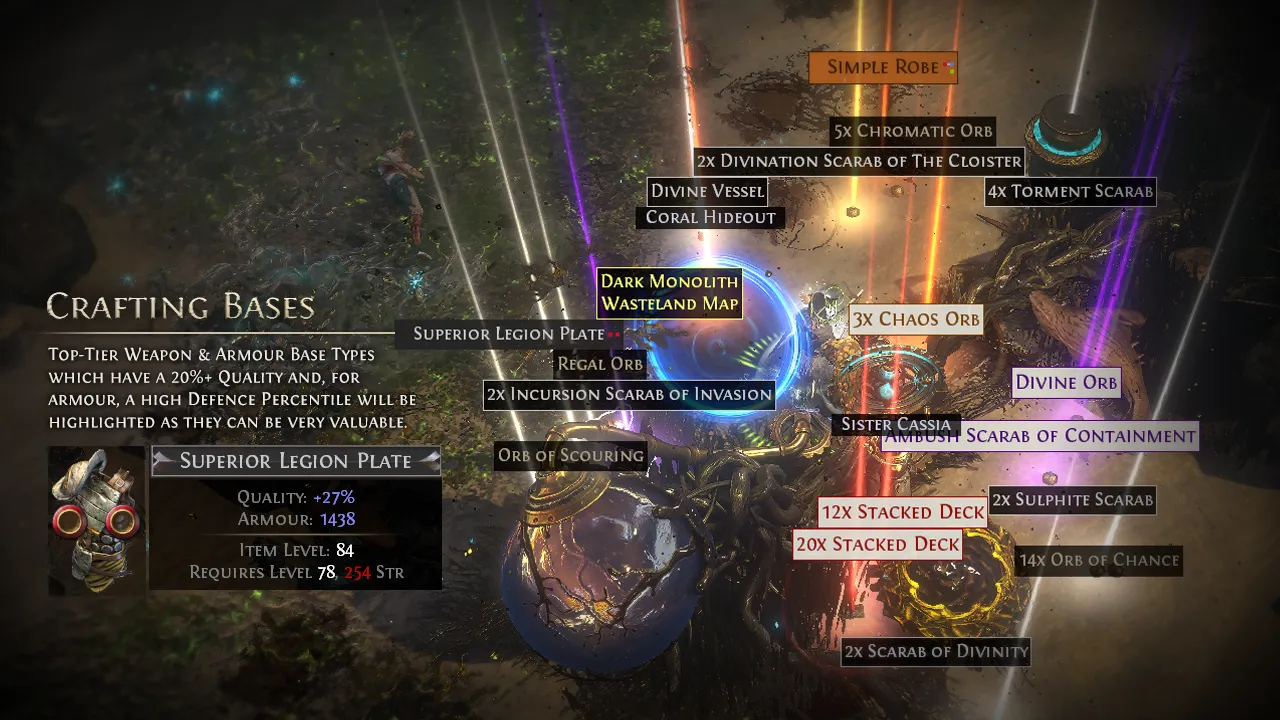The image size is (1280, 720).
Task: Select the 2x Scarab of Divinity label
Action: click(935, 652)
